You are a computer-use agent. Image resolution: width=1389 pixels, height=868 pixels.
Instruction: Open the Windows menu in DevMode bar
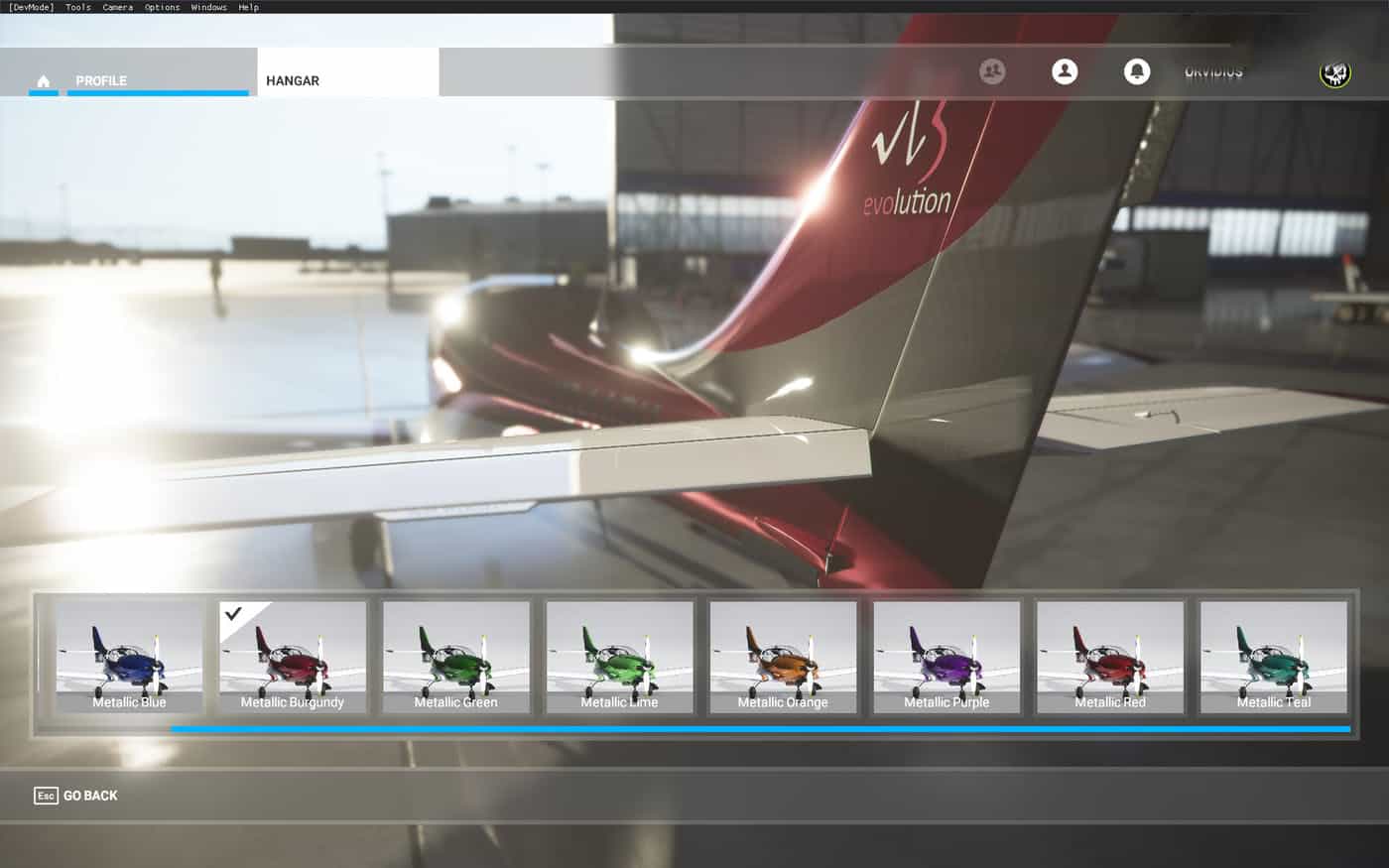[x=208, y=7]
